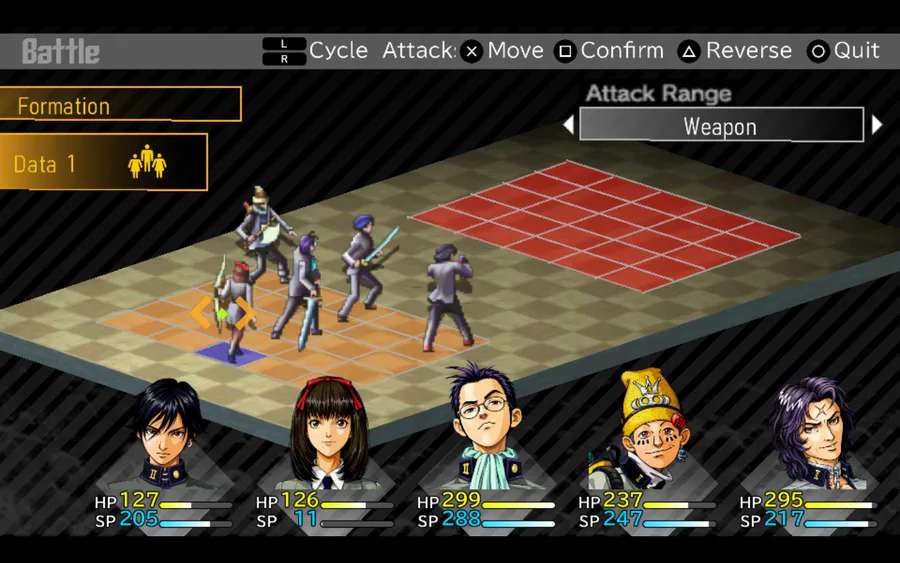The width and height of the screenshot is (900, 563).
Task: Click the left arrow beside Attack Range
Action: click(x=568, y=126)
